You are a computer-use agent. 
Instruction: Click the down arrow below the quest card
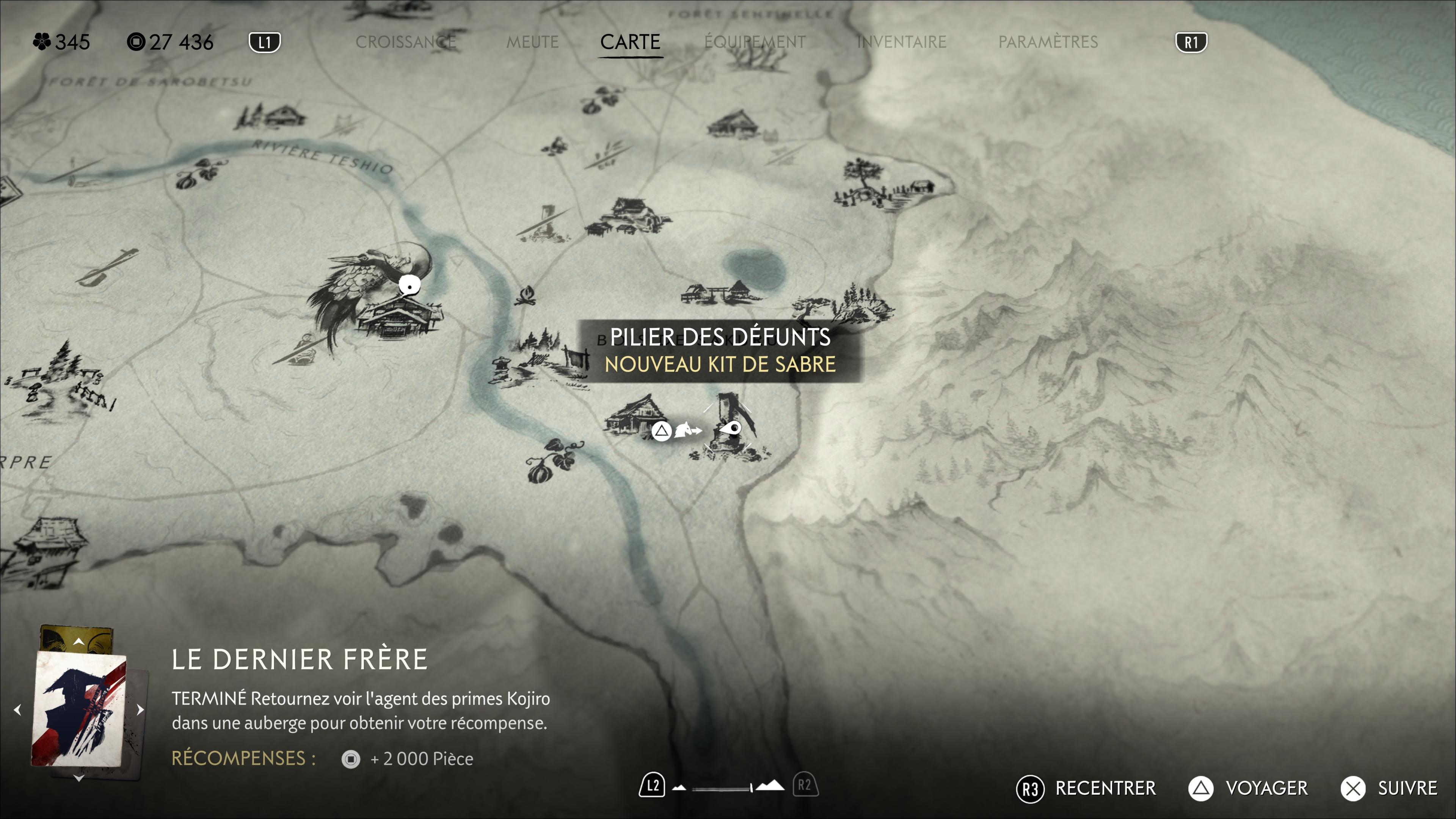[78, 778]
